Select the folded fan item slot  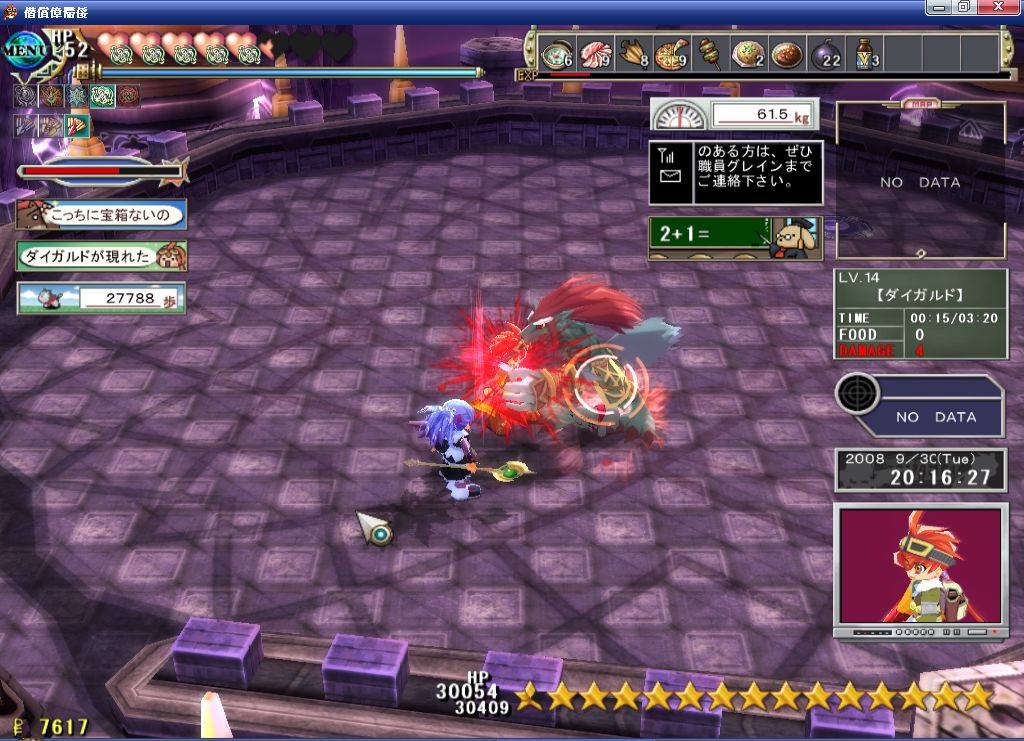634,53
